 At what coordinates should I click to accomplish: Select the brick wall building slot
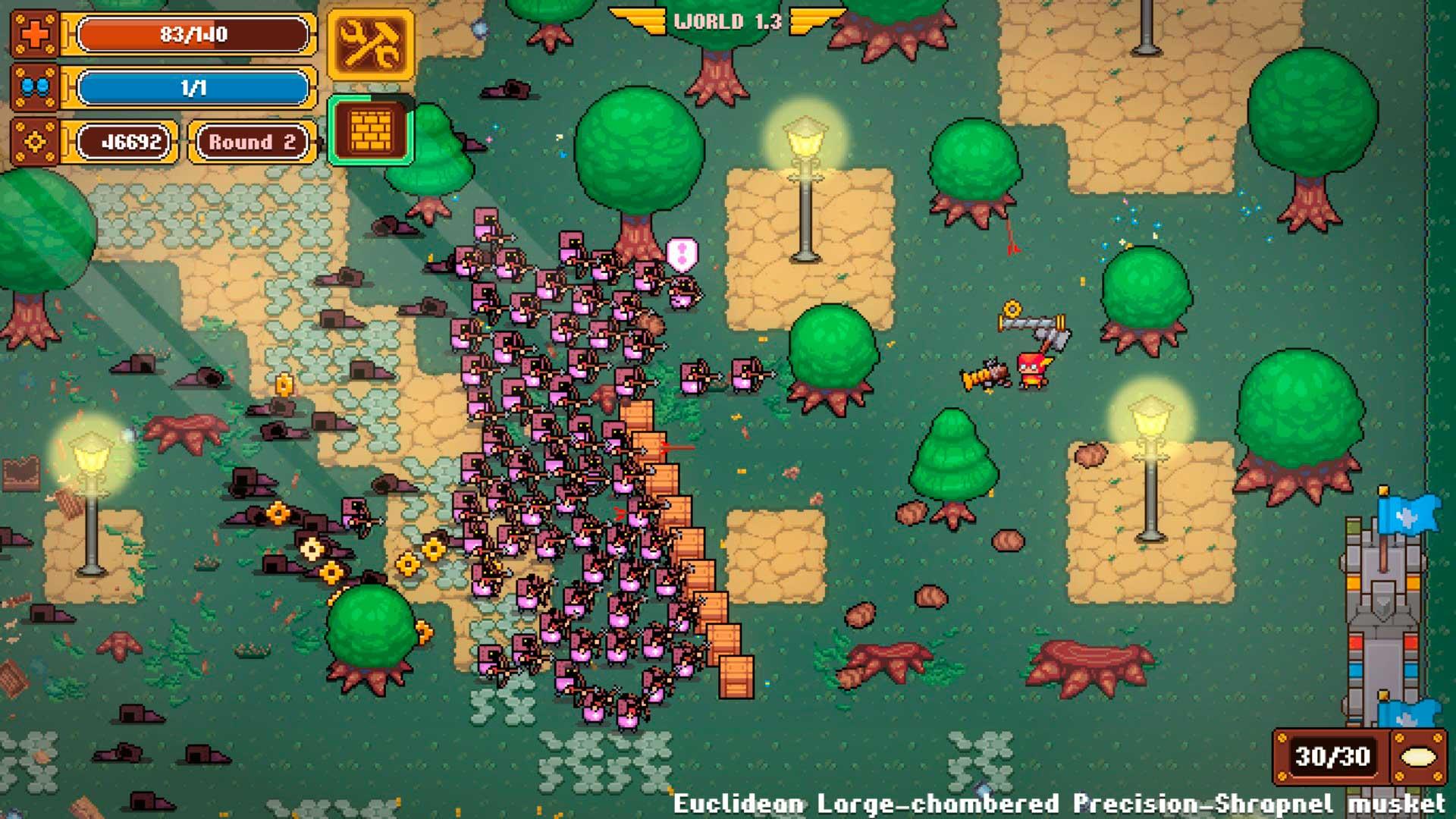(370, 131)
